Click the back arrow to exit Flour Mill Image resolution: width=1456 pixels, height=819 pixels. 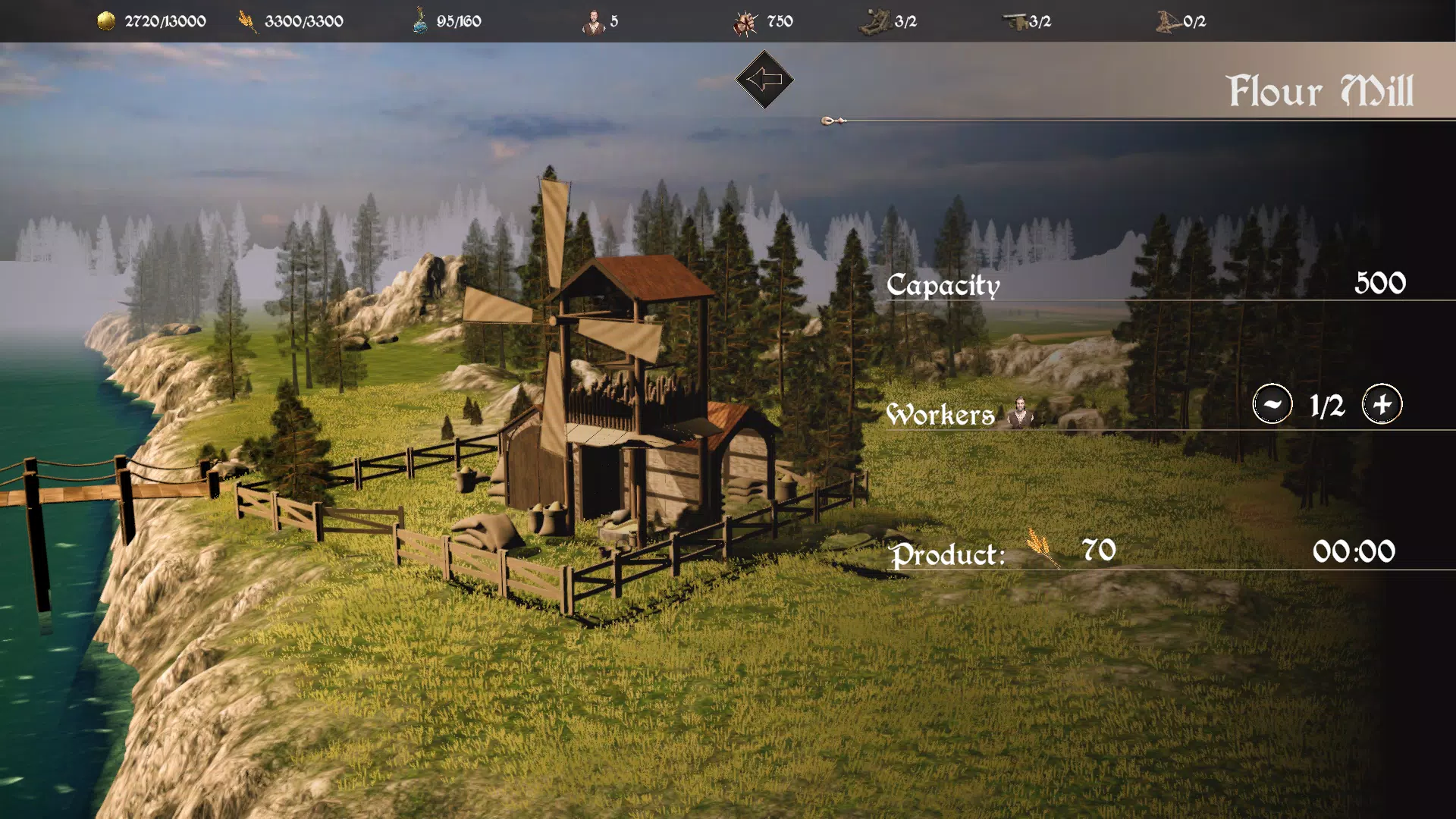pos(764,78)
